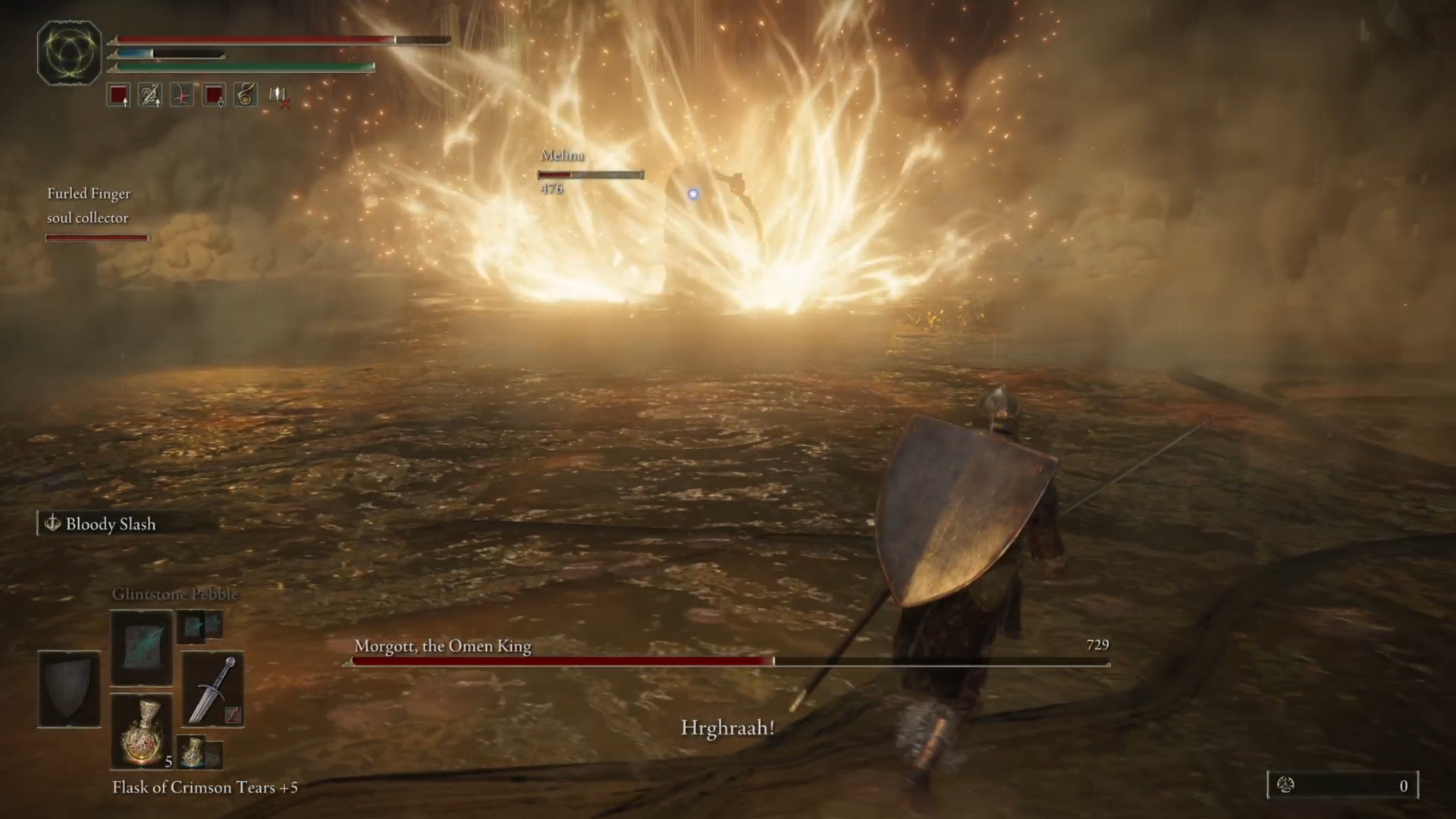Inspect the crossed weapons buff icon
Image resolution: width=1456 pixels, height=819 pixels.
pos(150,96)
